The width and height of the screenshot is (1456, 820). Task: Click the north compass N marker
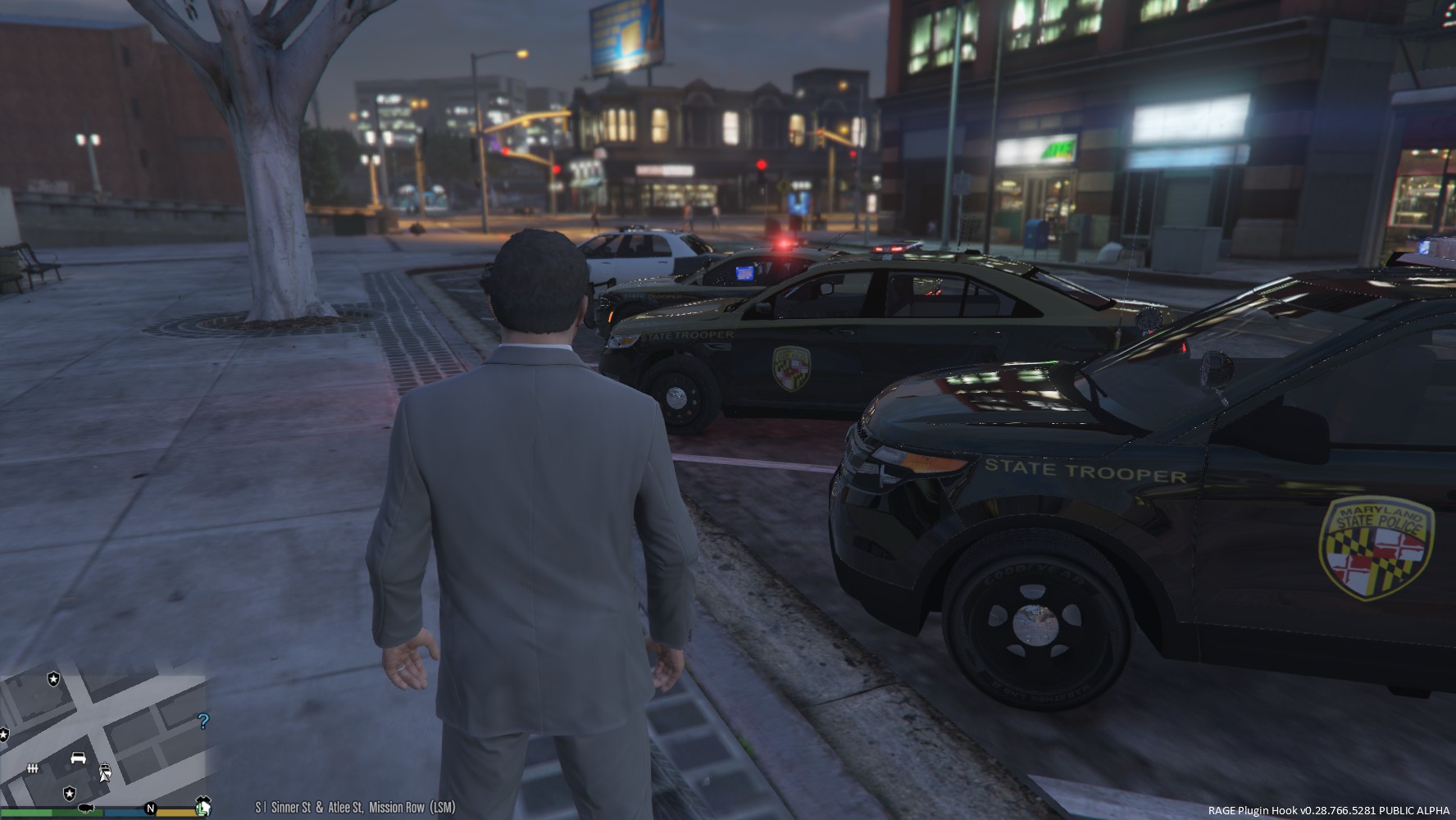pyautogui.click(x=150, y=809)
